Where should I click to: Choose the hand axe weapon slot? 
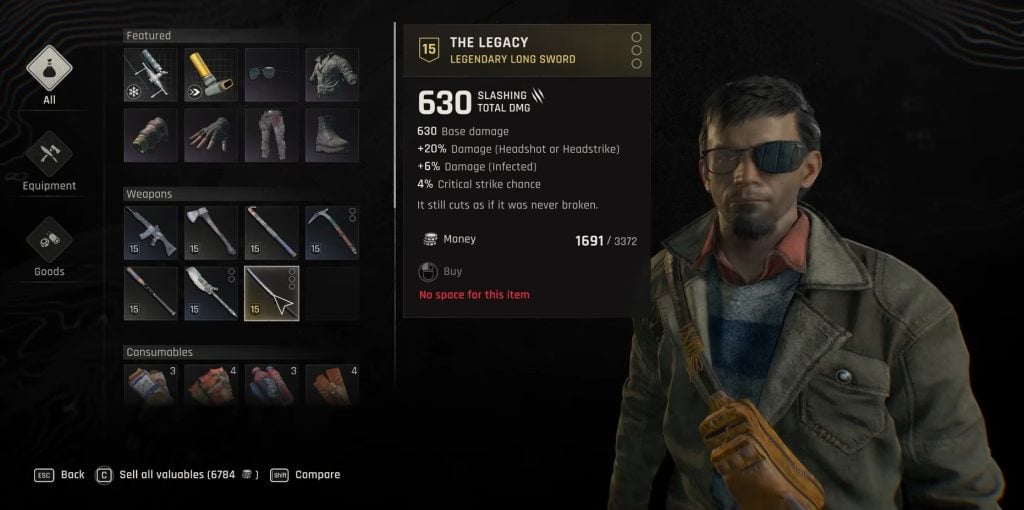click(211, 232)
